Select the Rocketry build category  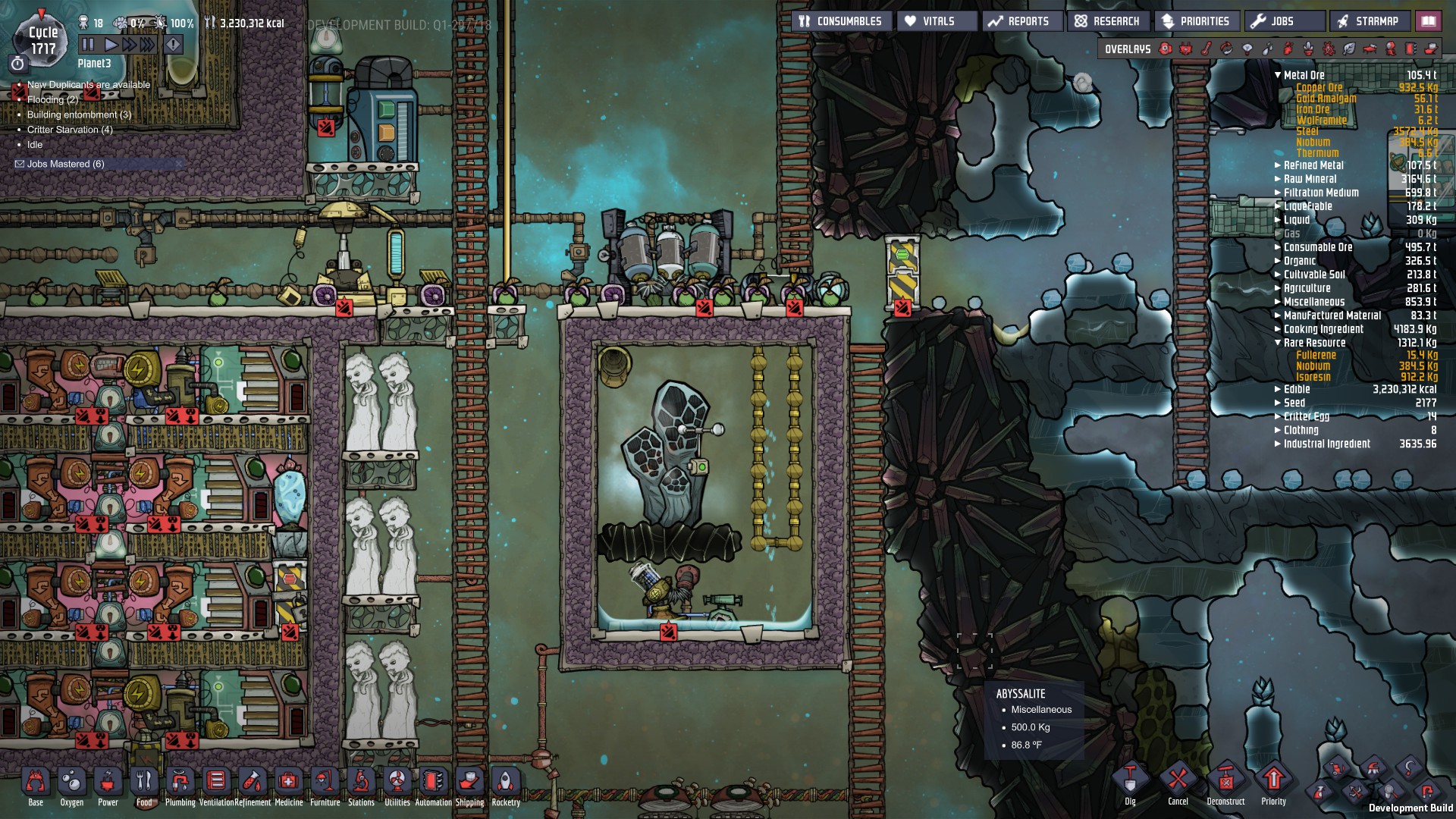click(x=506, y=786)
